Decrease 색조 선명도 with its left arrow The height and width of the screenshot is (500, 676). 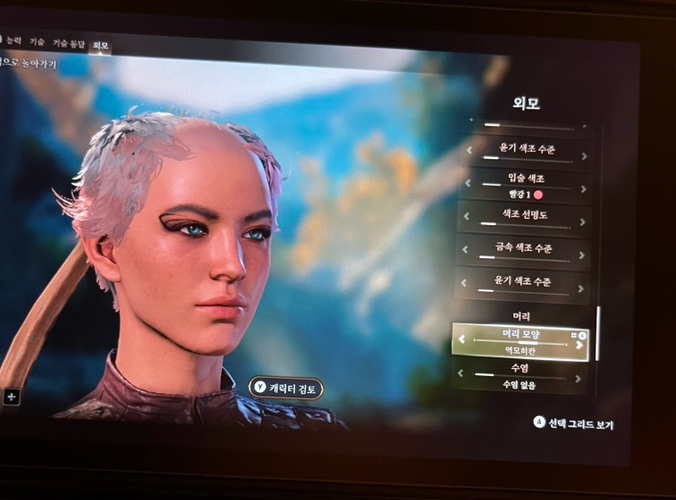coord(467,216)
